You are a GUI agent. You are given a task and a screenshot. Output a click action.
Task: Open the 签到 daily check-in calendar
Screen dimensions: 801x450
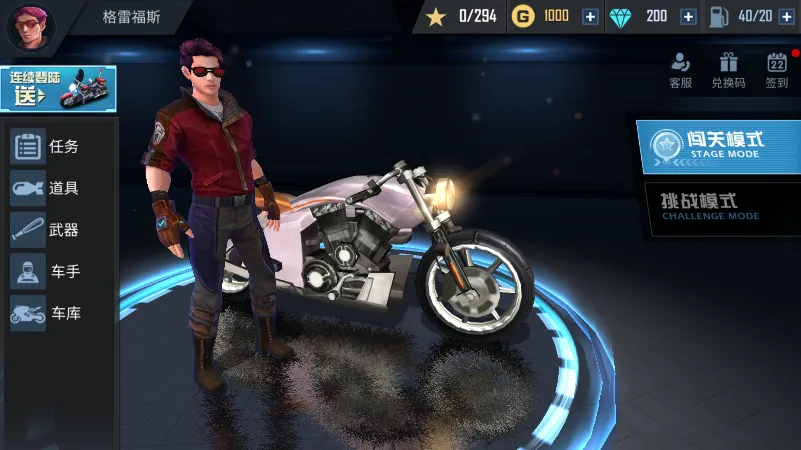click(777, 70)
